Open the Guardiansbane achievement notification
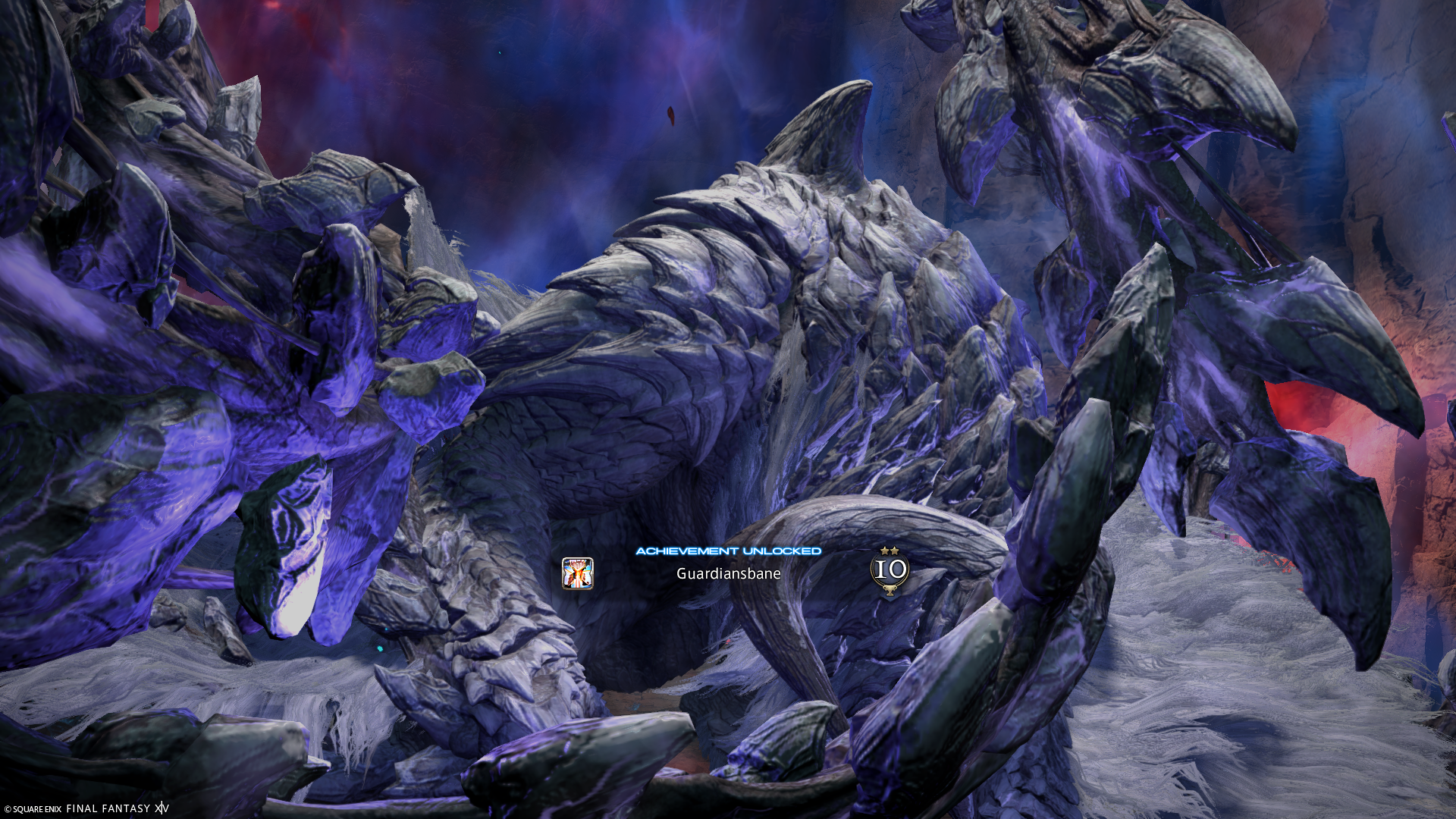The width and height of the screenshot is (1456, 819). click(x=728, y=573)
